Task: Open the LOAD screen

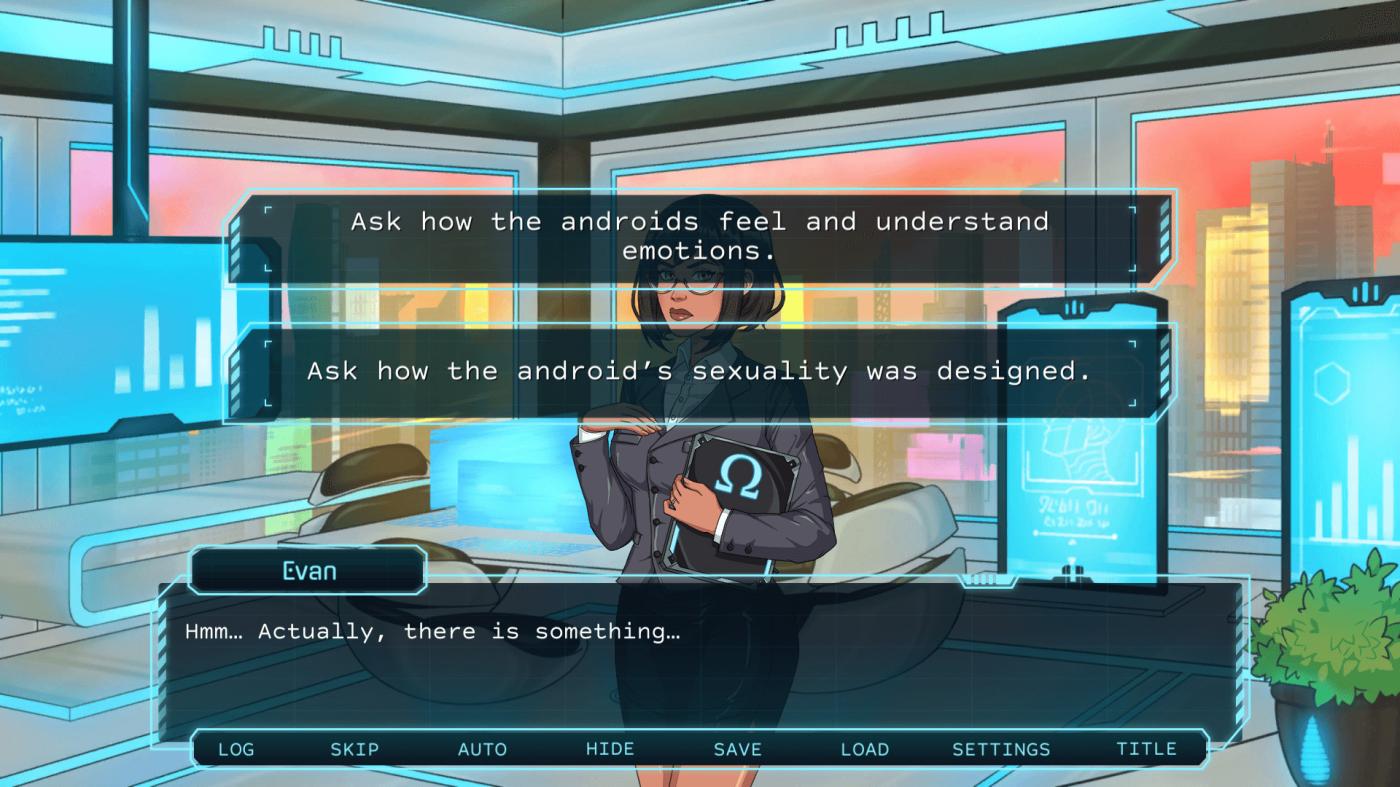Action: pyautogui.click(x=865, y=749)
